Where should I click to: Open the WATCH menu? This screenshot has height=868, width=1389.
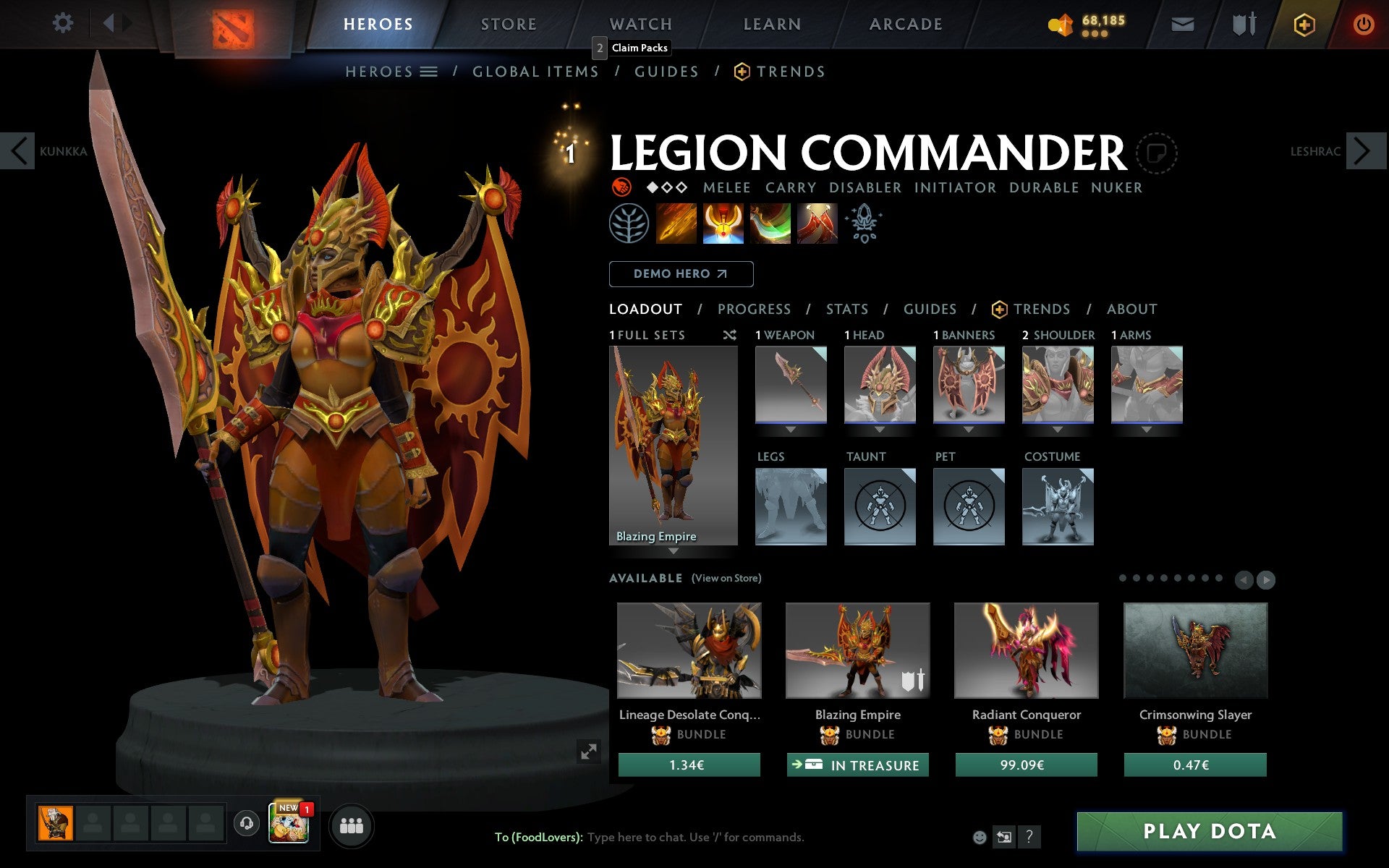[640, 24]
